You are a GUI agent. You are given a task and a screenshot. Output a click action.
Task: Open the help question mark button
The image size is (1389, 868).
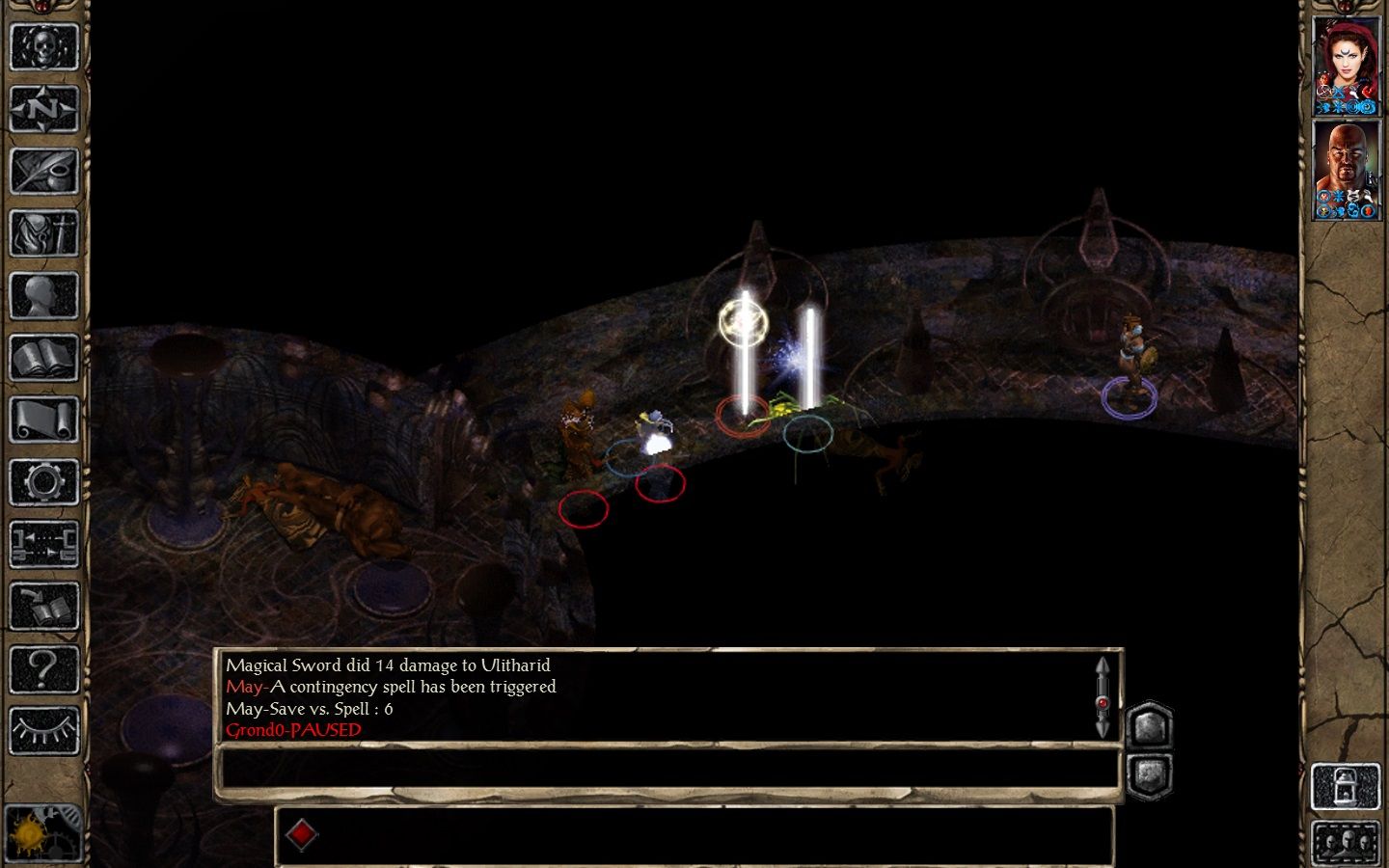[x=43, y=669]
